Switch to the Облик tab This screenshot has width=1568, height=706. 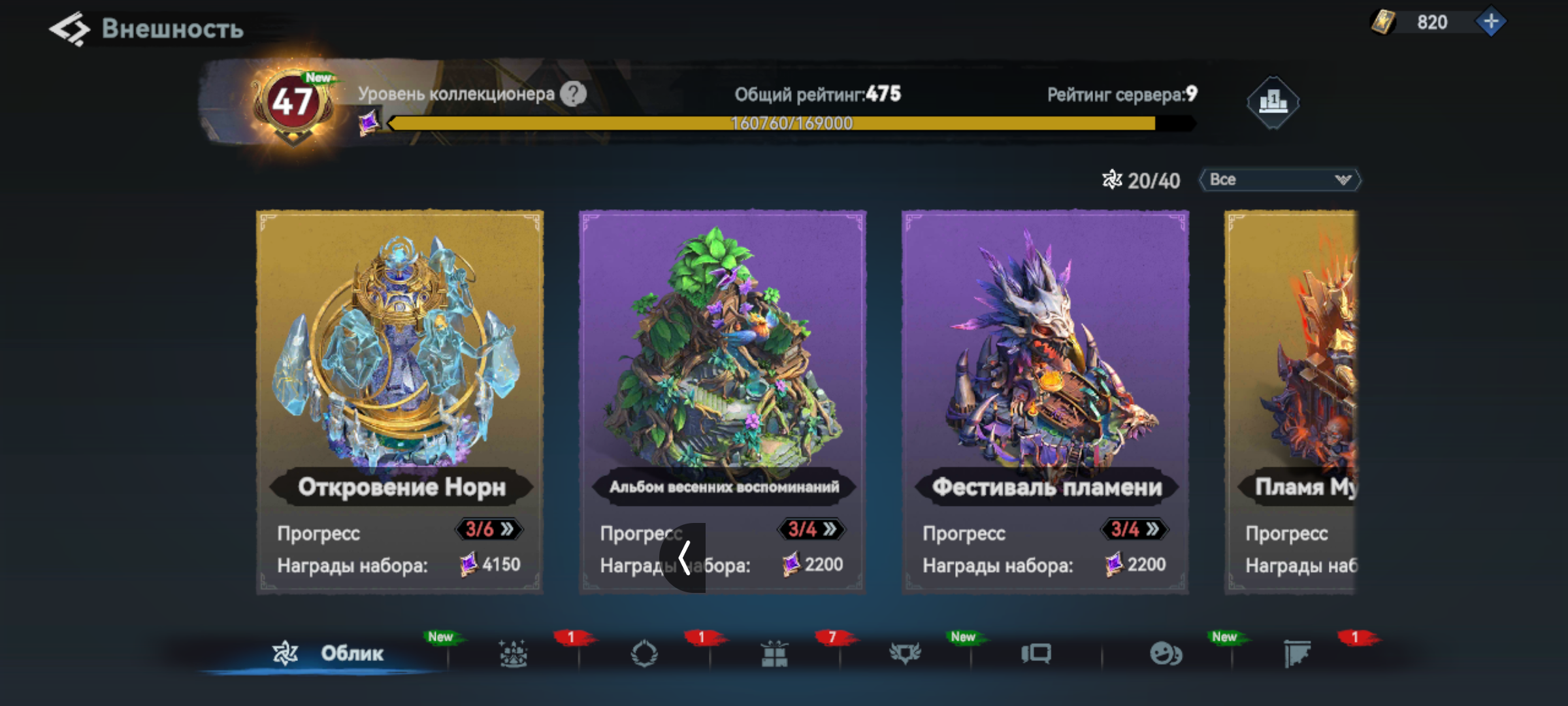click(329, 653)
